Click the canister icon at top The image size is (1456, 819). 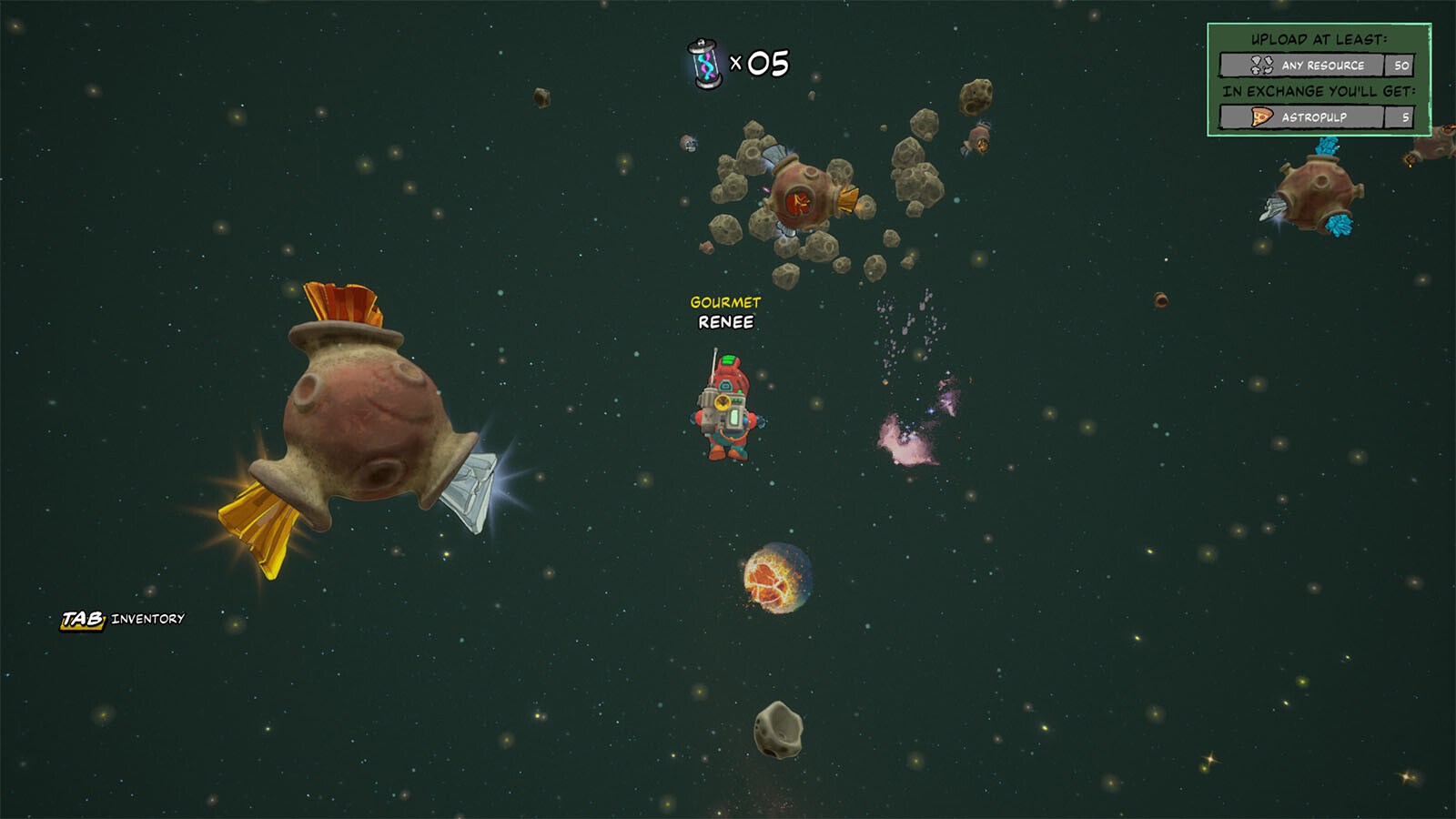click(705, 64)
